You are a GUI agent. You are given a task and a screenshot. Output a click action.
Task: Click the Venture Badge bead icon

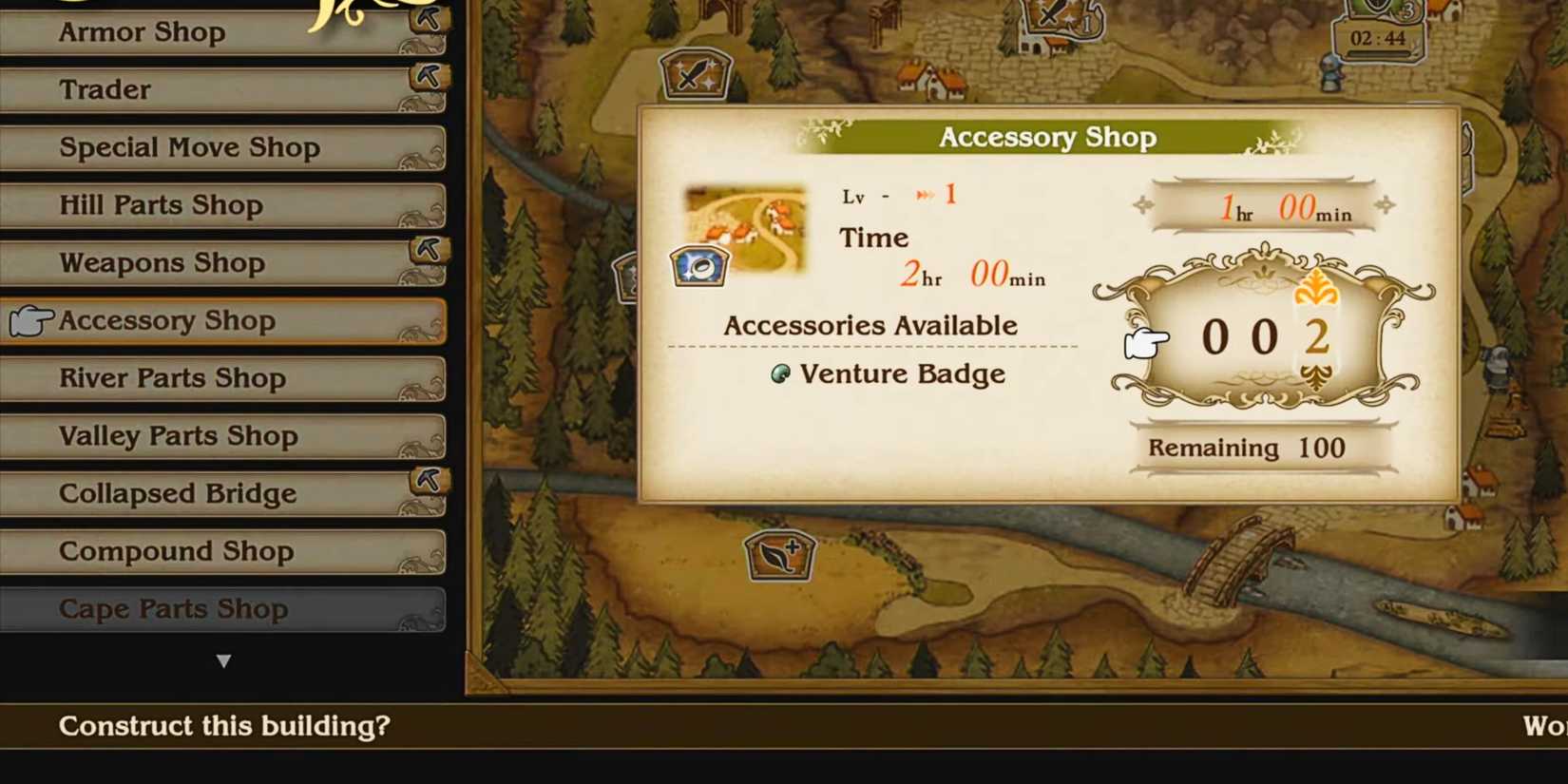(x=779, y=374)
